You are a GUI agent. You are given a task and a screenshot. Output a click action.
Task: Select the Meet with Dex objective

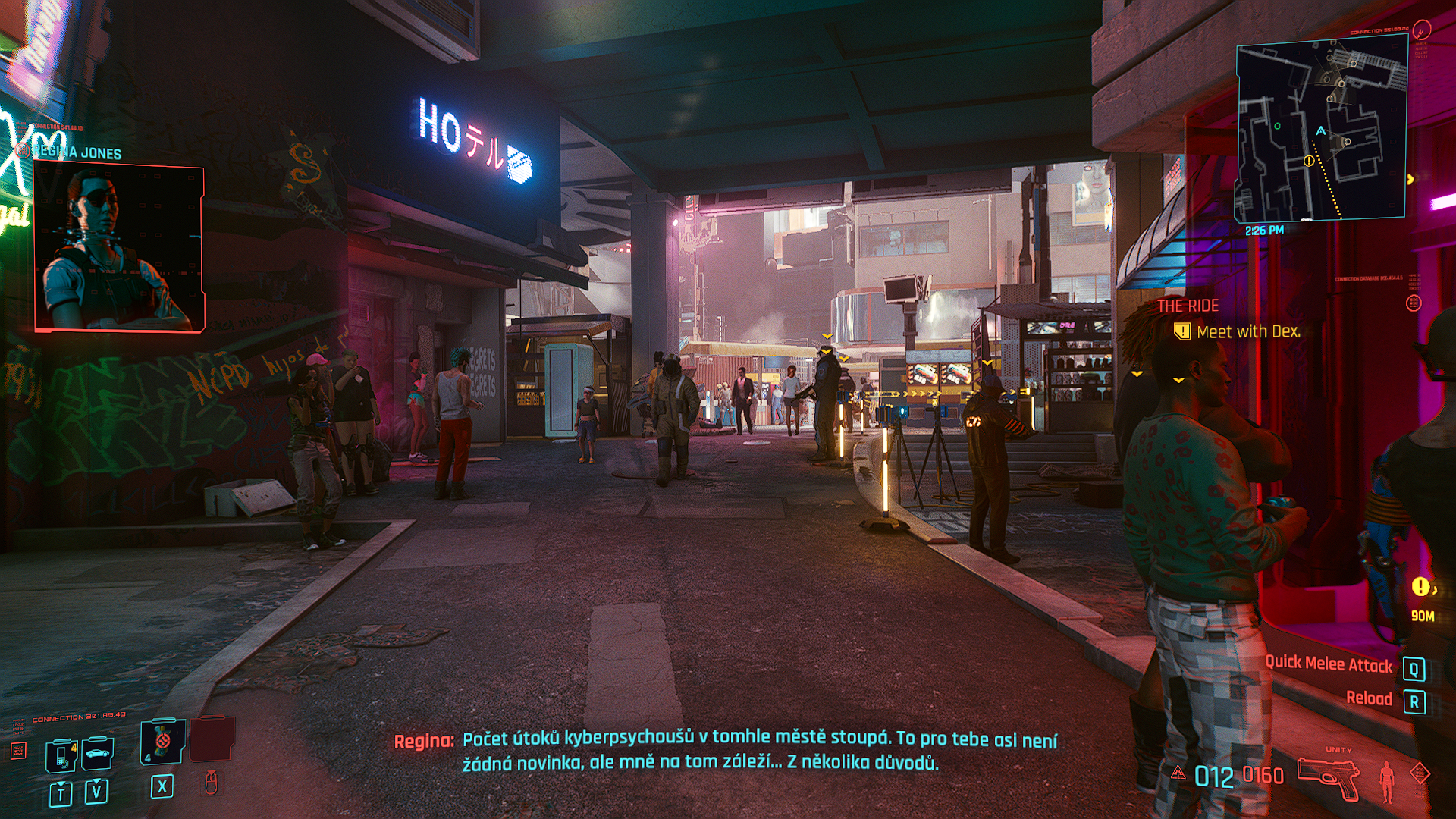1247,331
